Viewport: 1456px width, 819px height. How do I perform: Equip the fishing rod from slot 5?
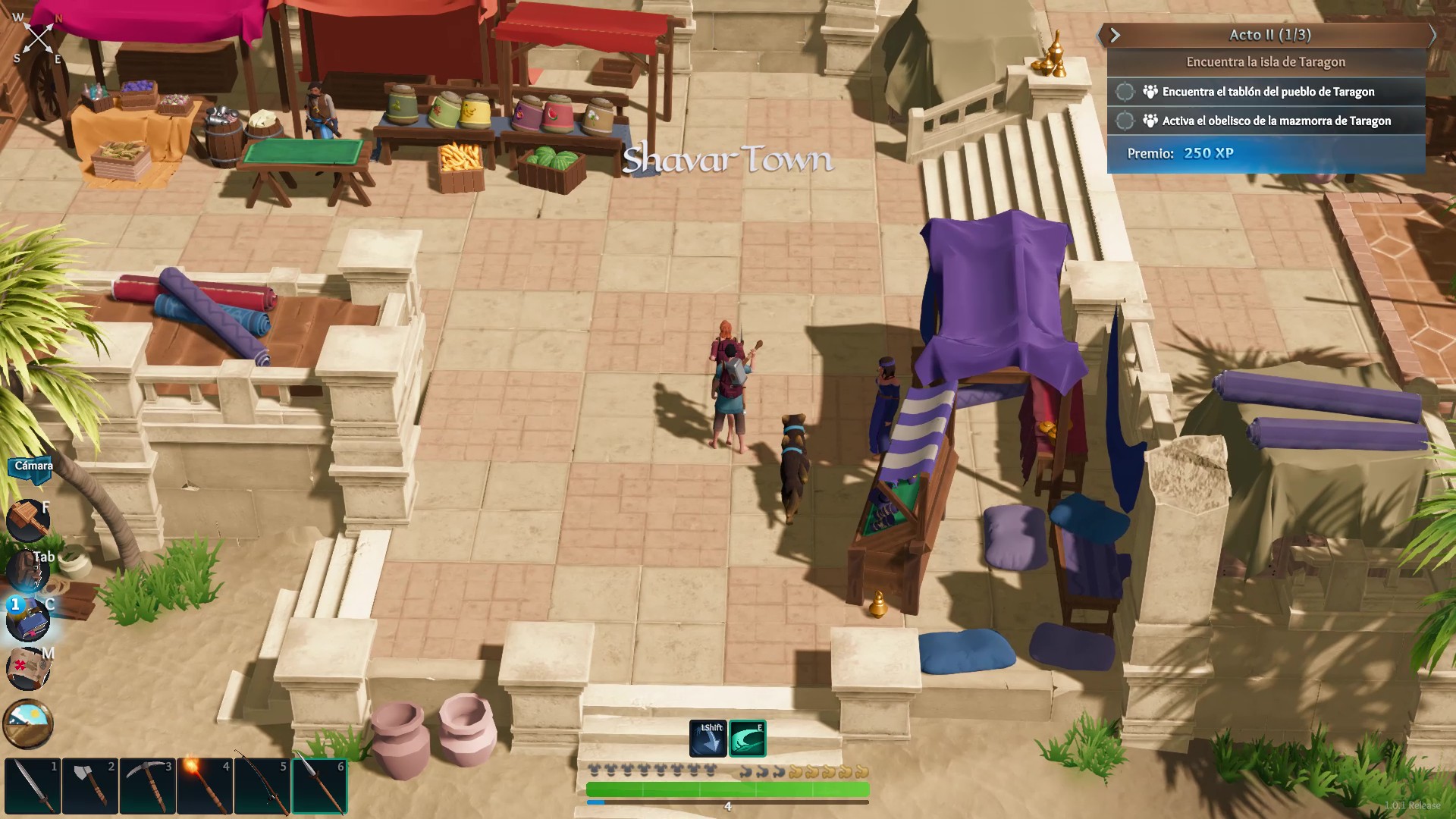(262, 786)
